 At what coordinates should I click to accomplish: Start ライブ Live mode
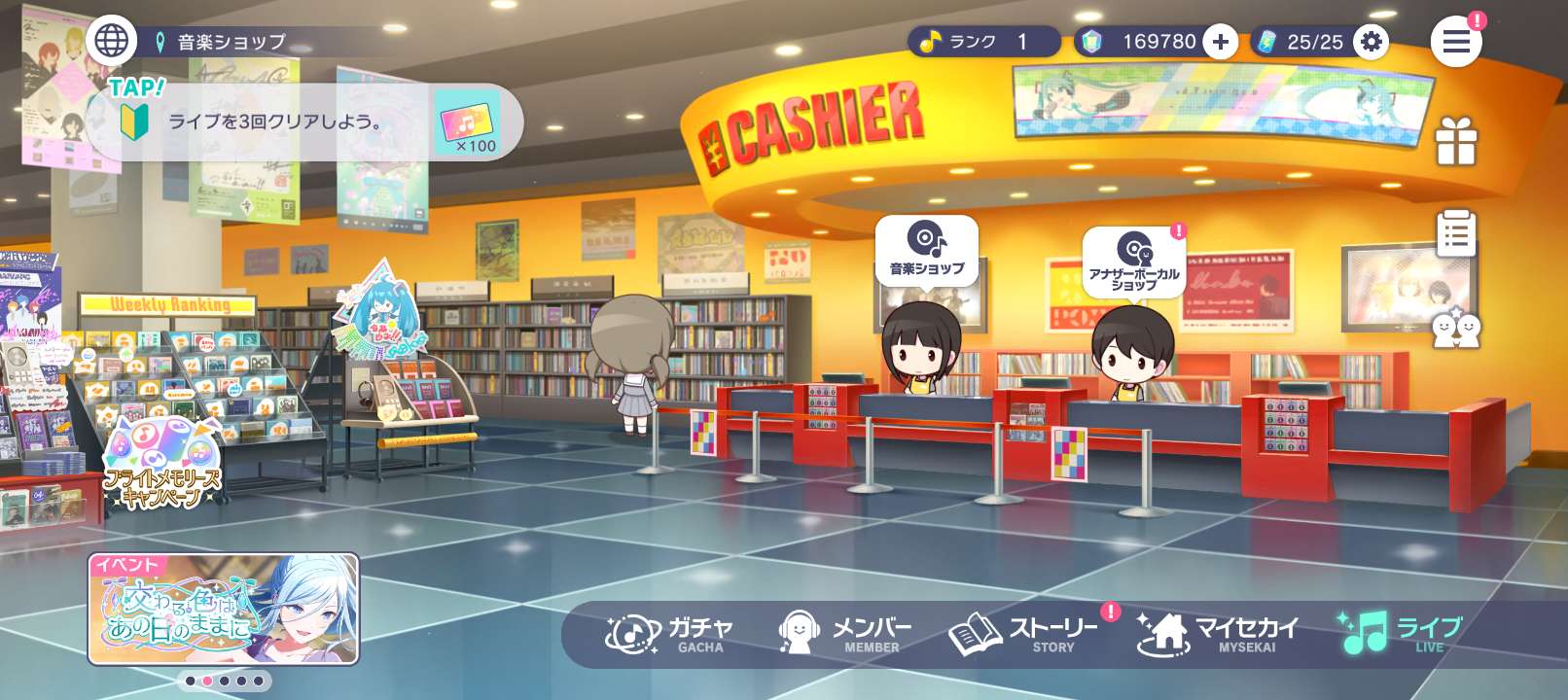(1402, 634)
